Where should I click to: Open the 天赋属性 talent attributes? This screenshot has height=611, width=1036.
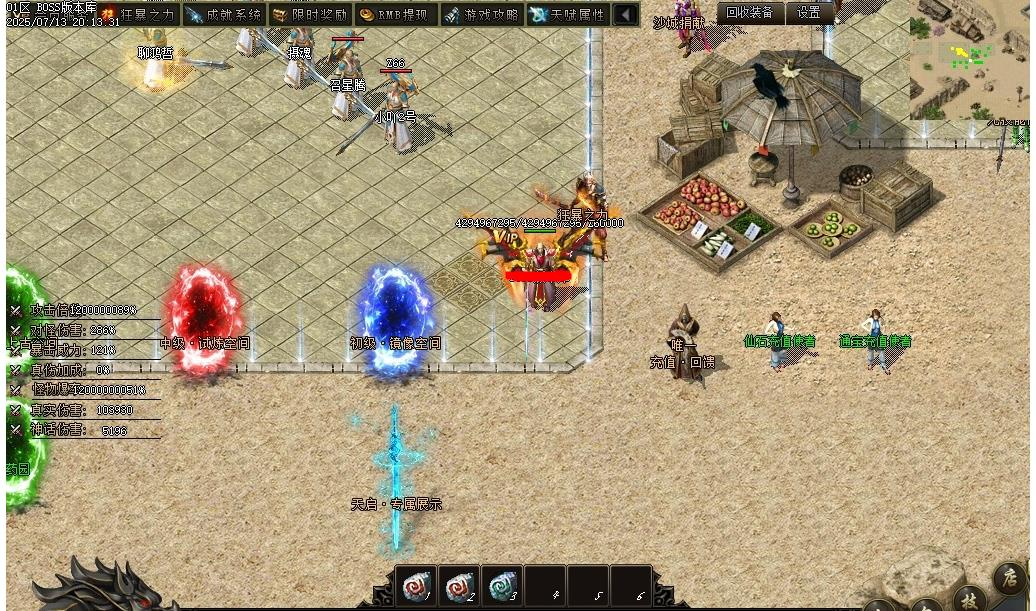click(x=568, y=15)
